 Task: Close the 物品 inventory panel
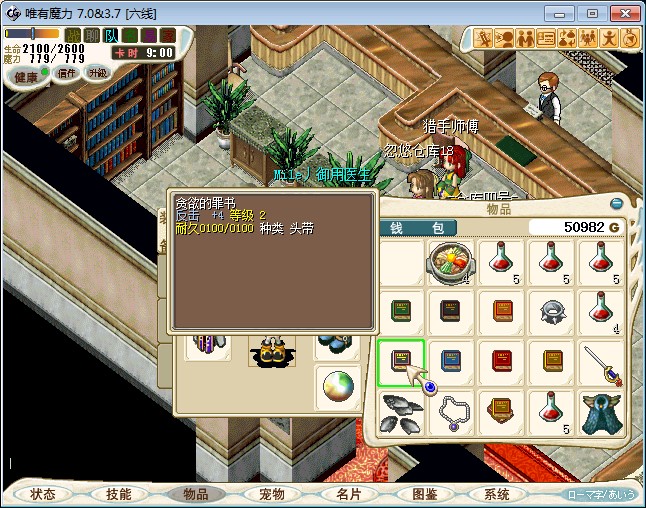click(616, 204)
